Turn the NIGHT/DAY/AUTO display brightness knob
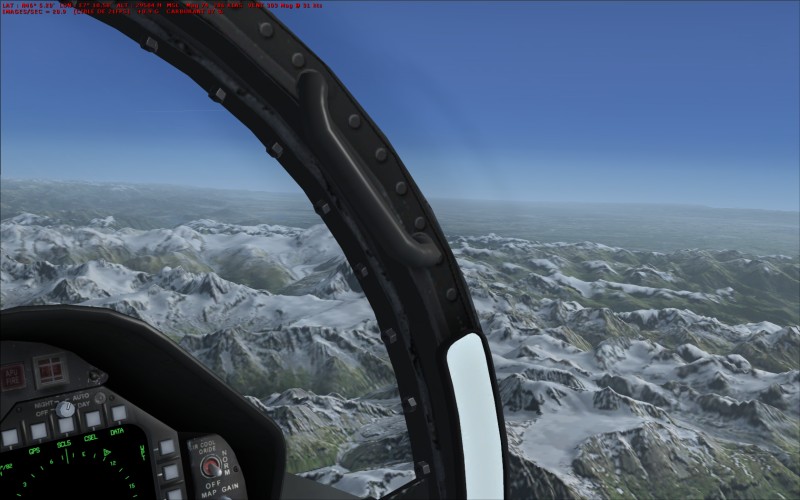 click(65, 408)
